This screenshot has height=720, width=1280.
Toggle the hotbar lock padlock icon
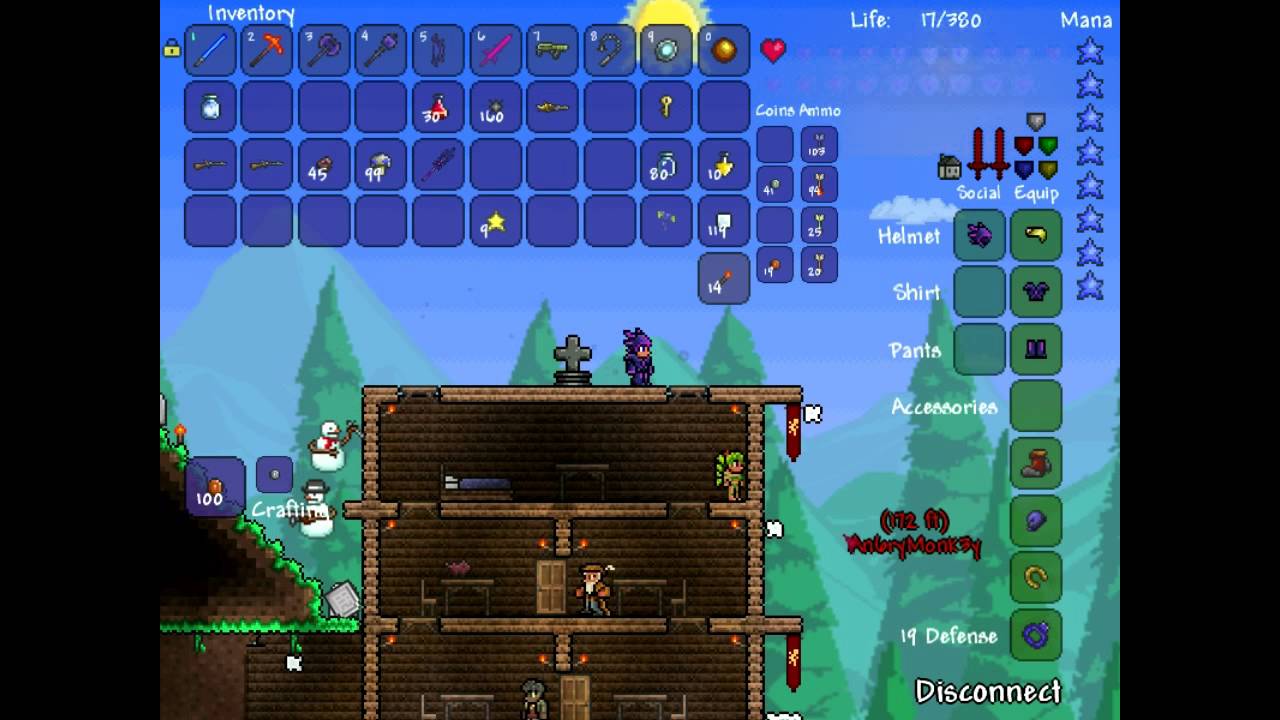point(171,48)
